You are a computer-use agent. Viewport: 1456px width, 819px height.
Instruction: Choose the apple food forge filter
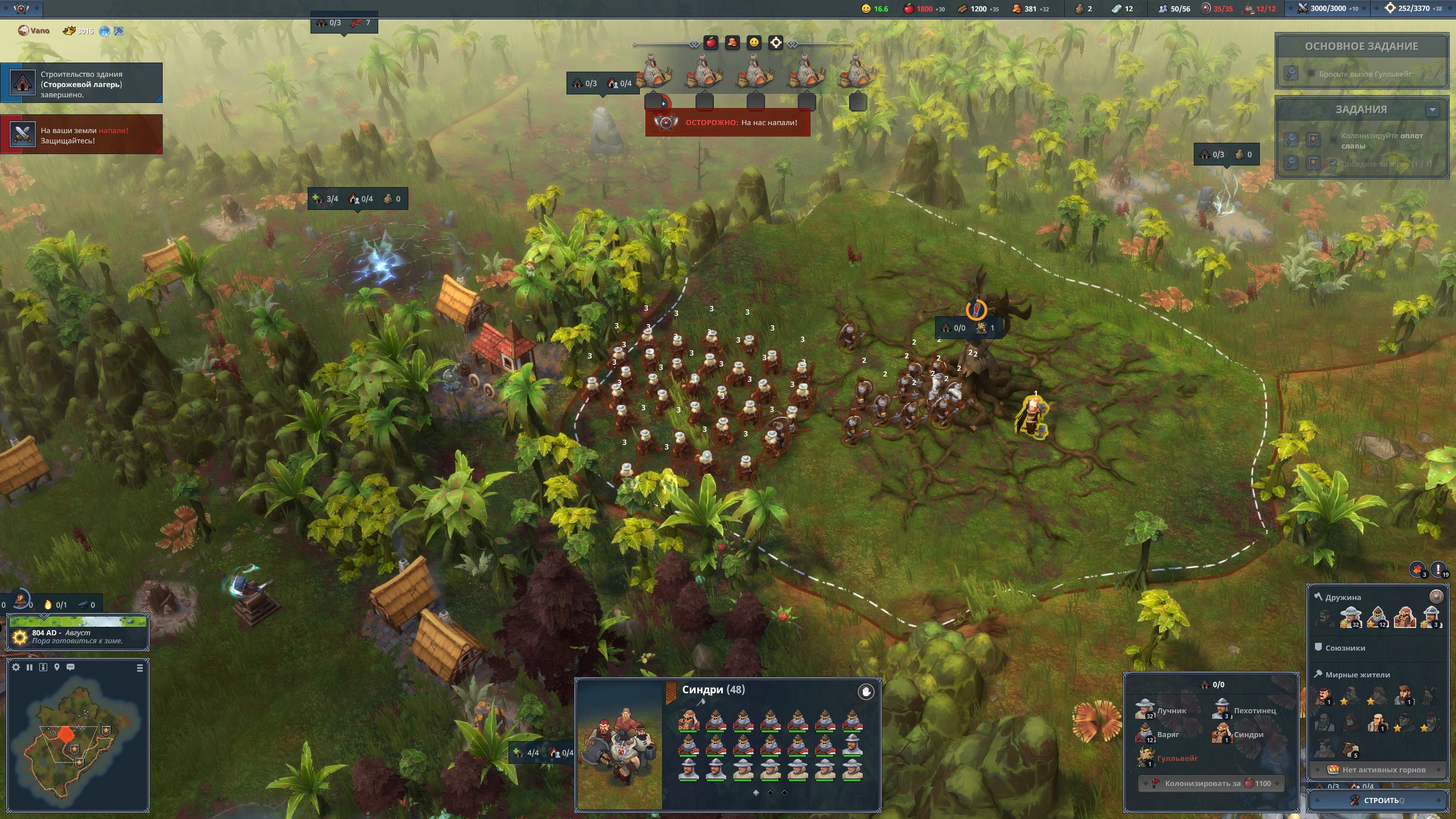(x=711, y=43)
